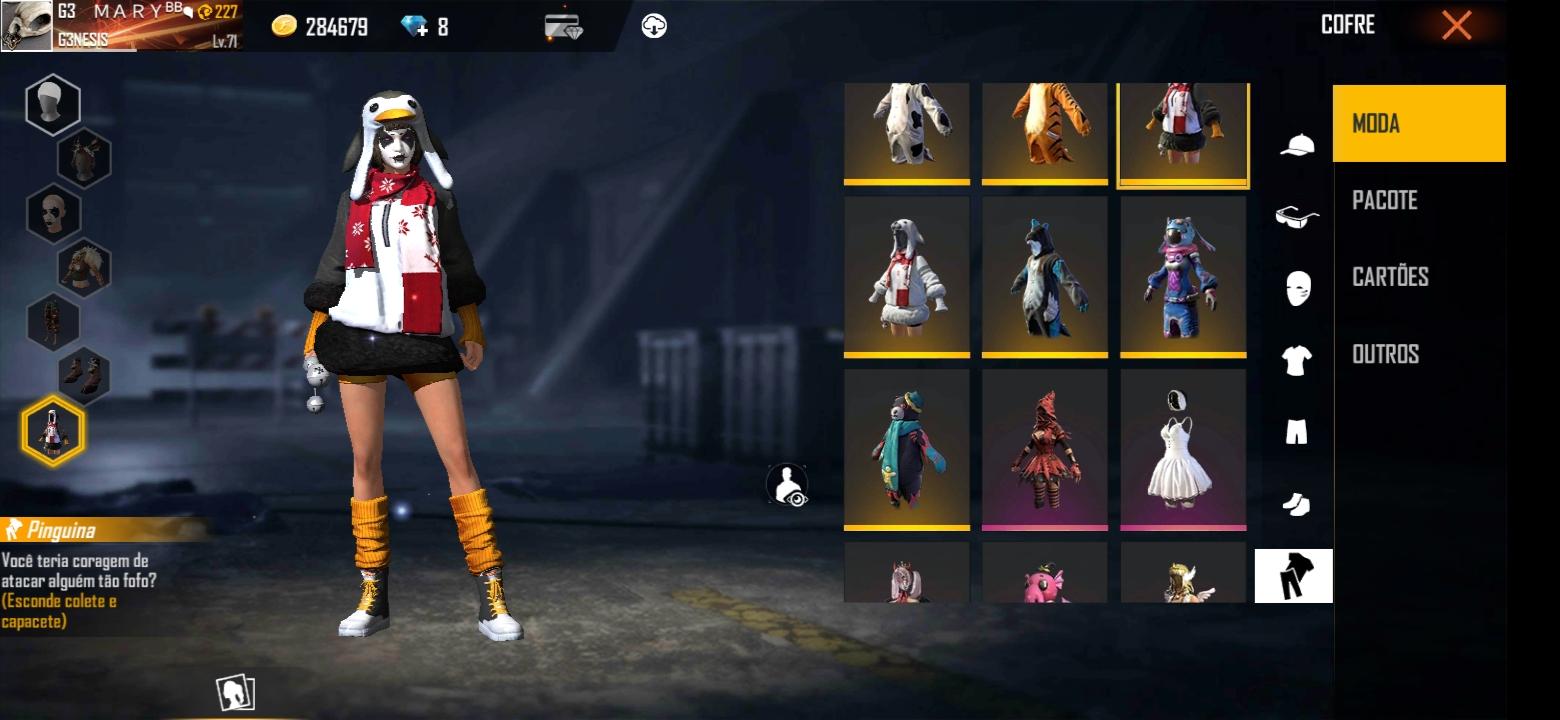Select the equipped head slot

point(52,104)
